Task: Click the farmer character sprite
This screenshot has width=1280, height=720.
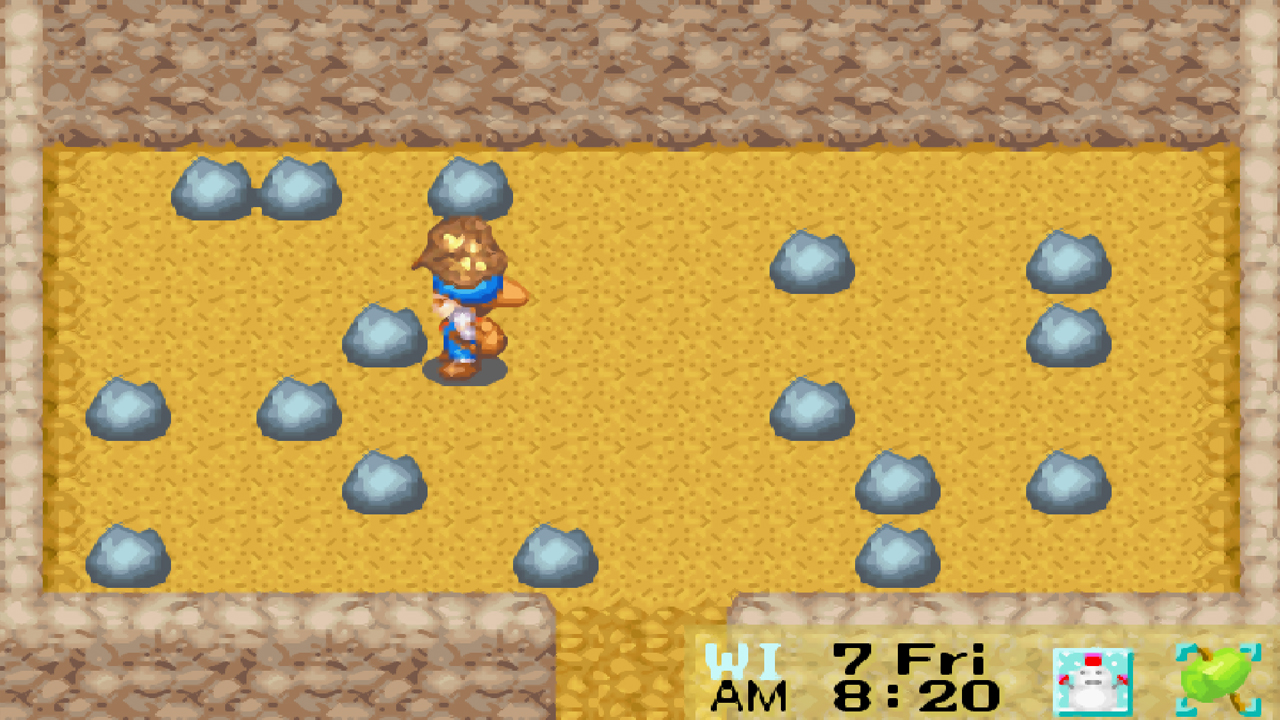Action: (465, 300)
